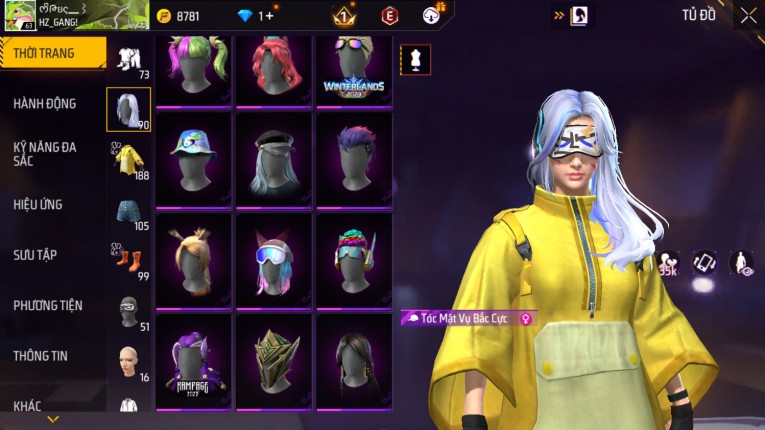
Task: Switch to the THỜI TRANG tab
Action: [x=50, y=53]
